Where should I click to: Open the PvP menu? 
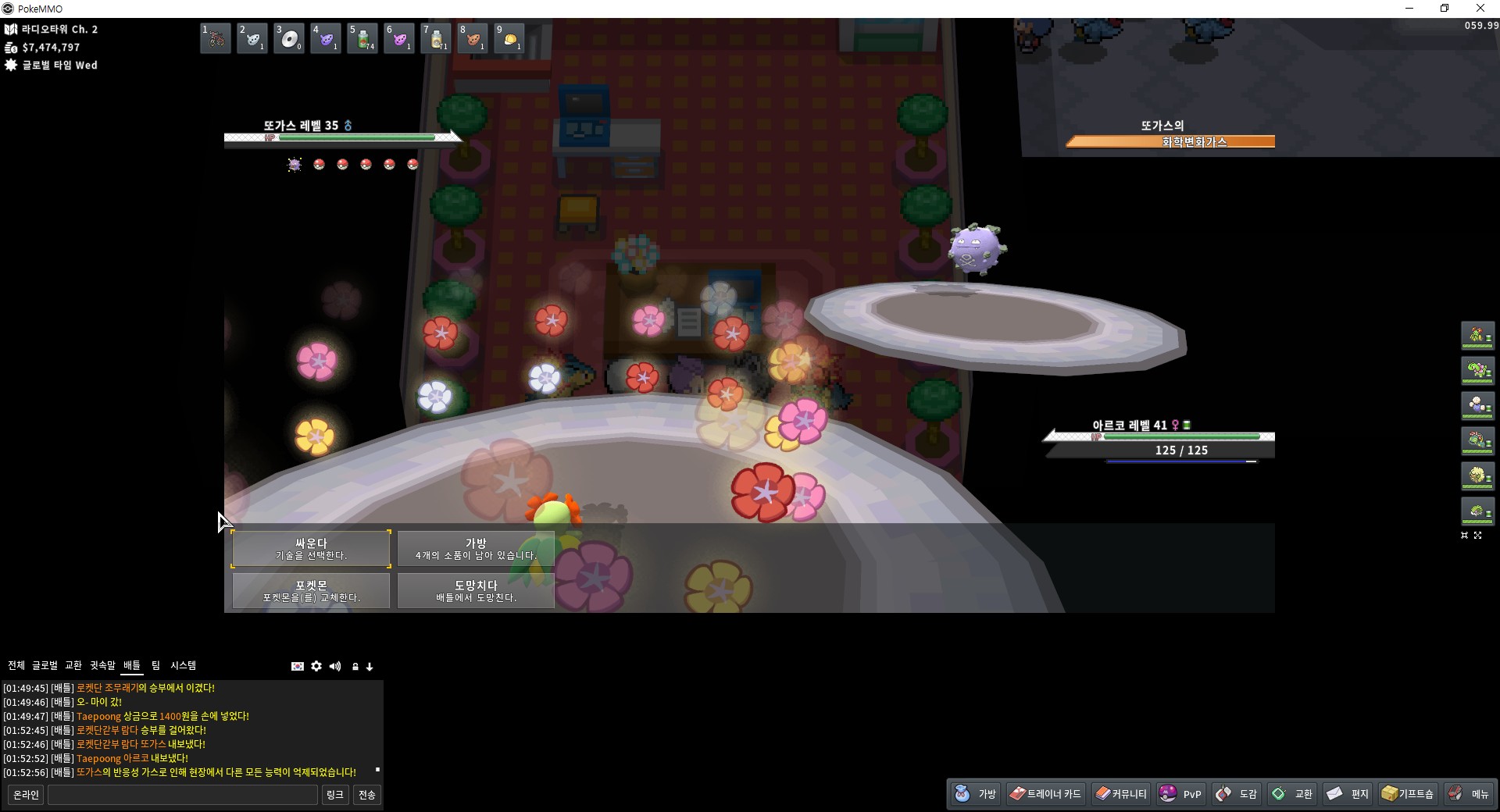pos(1181,794)
